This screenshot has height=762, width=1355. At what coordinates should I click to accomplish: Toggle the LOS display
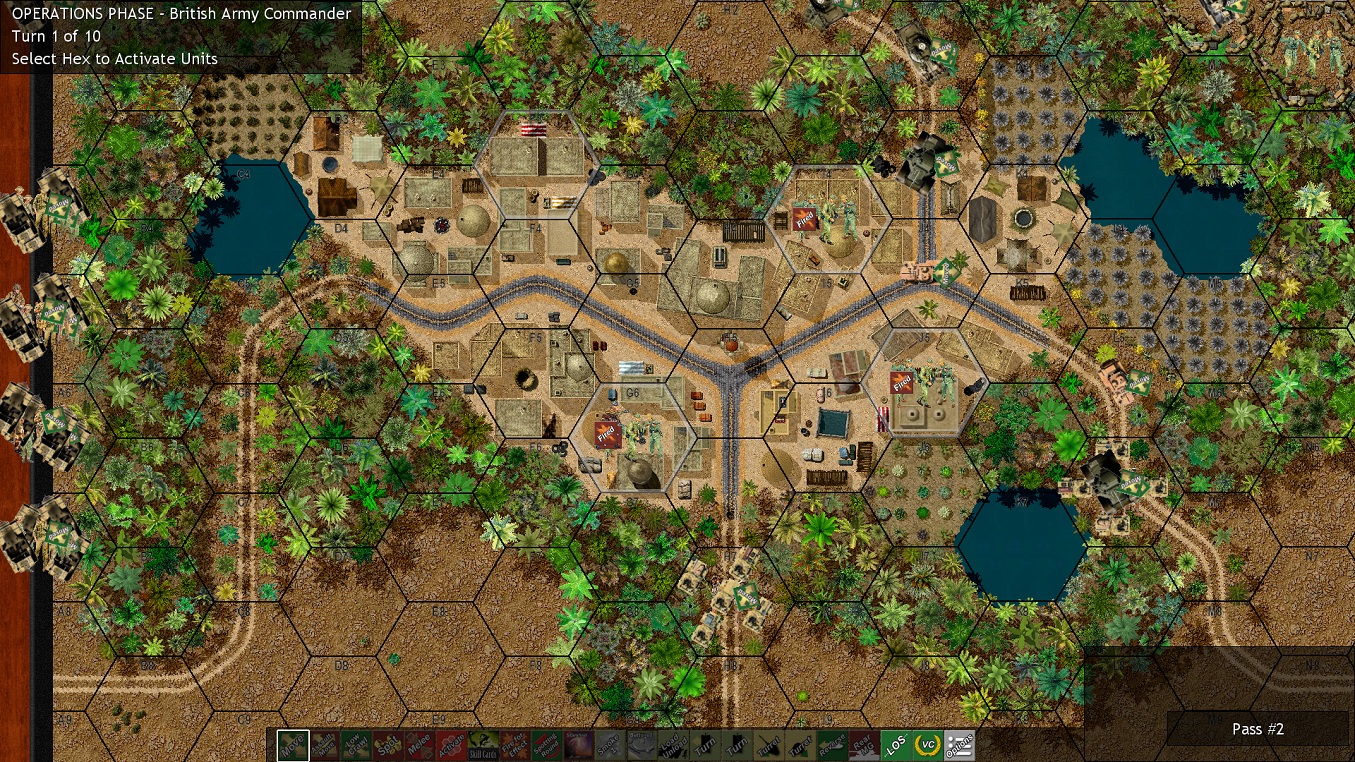[898, 746]
